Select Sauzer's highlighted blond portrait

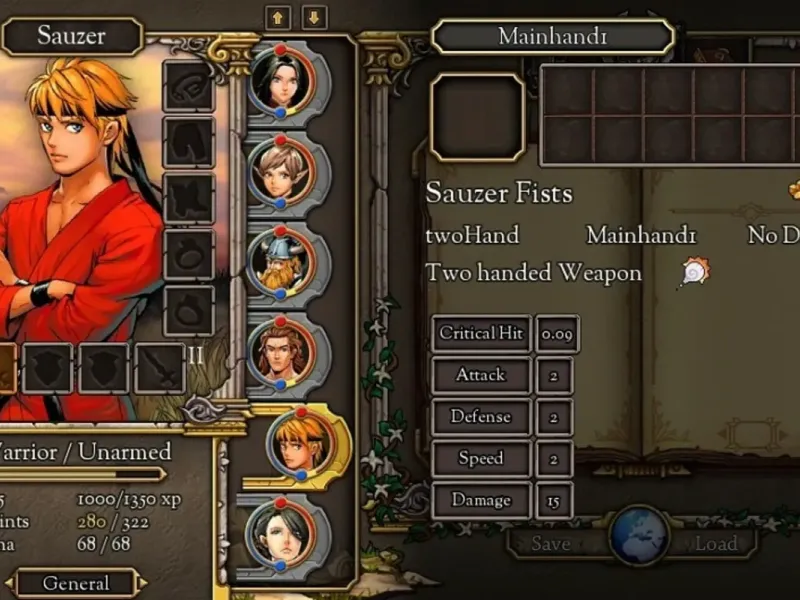(300, 441)
